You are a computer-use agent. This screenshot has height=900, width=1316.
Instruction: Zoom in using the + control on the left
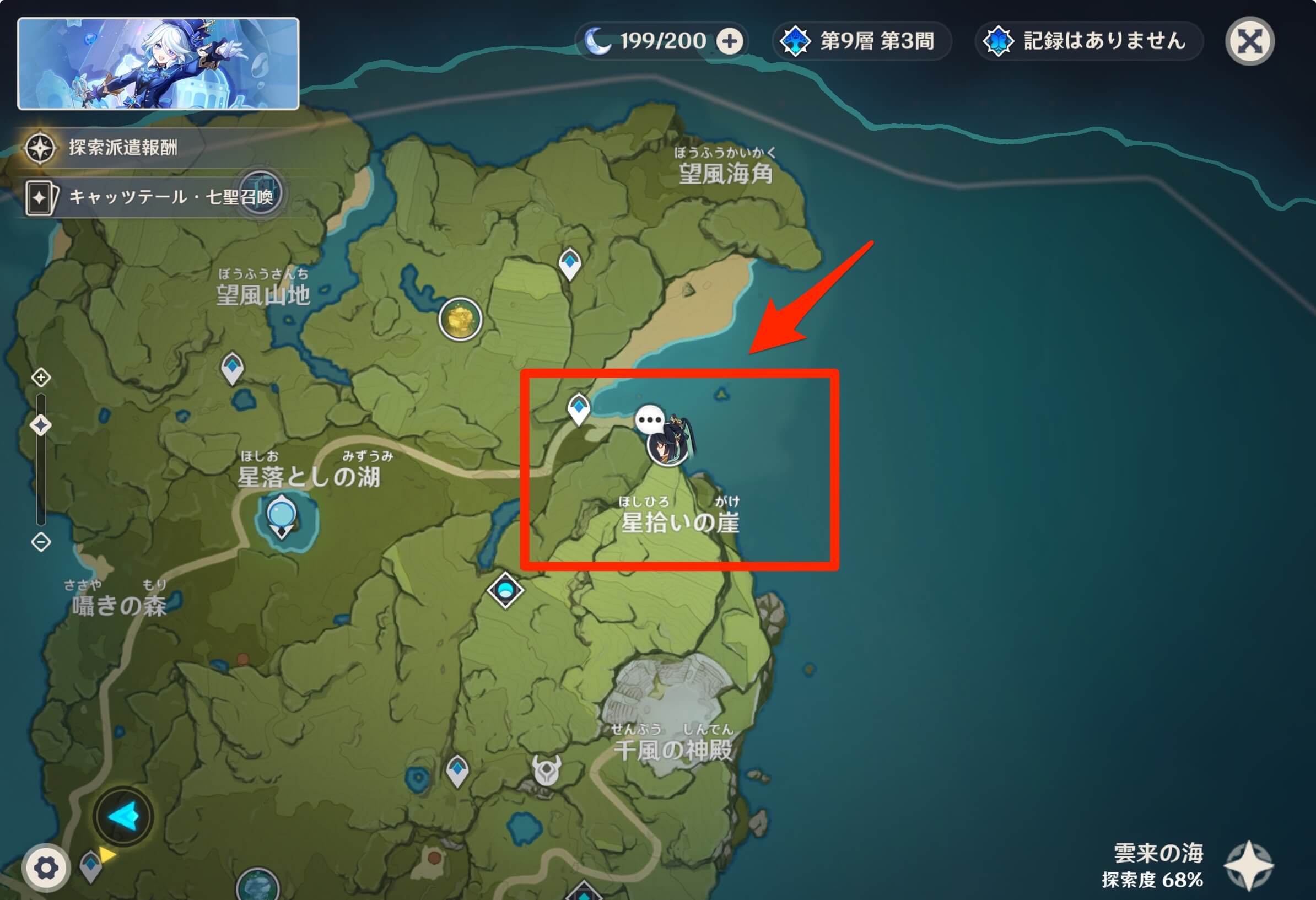click(40, 376)
